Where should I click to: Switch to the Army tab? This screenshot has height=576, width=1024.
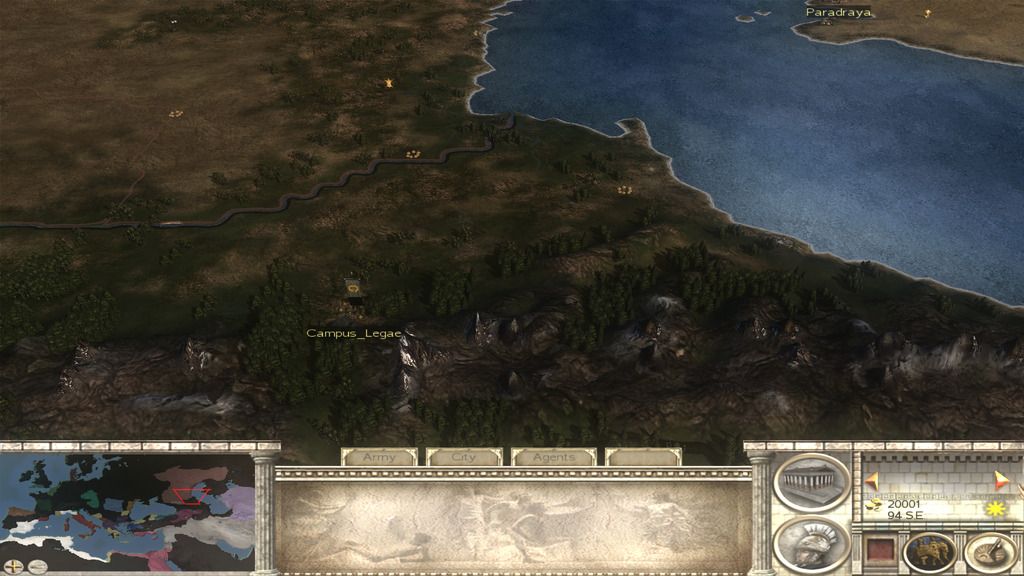[x=379, y=457]
